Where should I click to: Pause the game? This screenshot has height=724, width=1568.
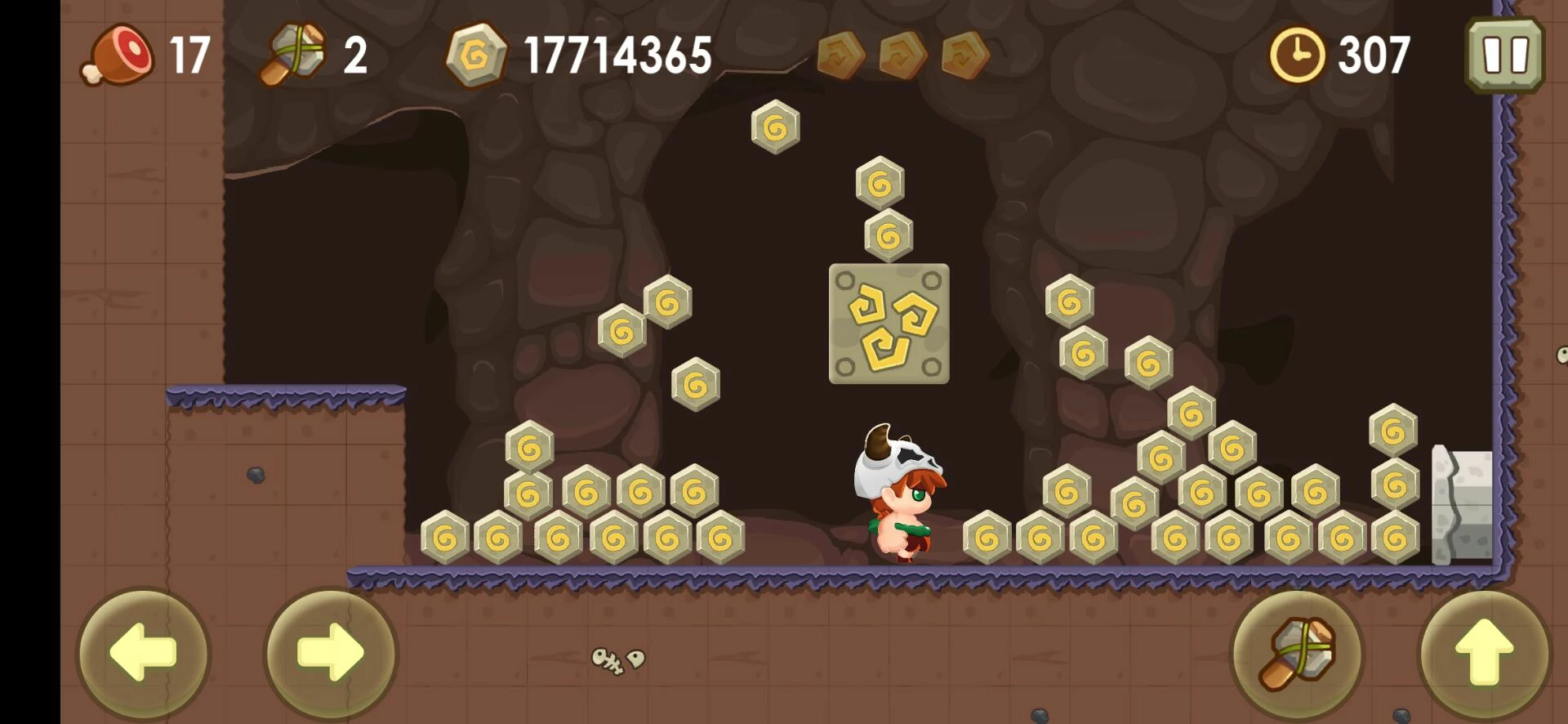[1504, 55]
